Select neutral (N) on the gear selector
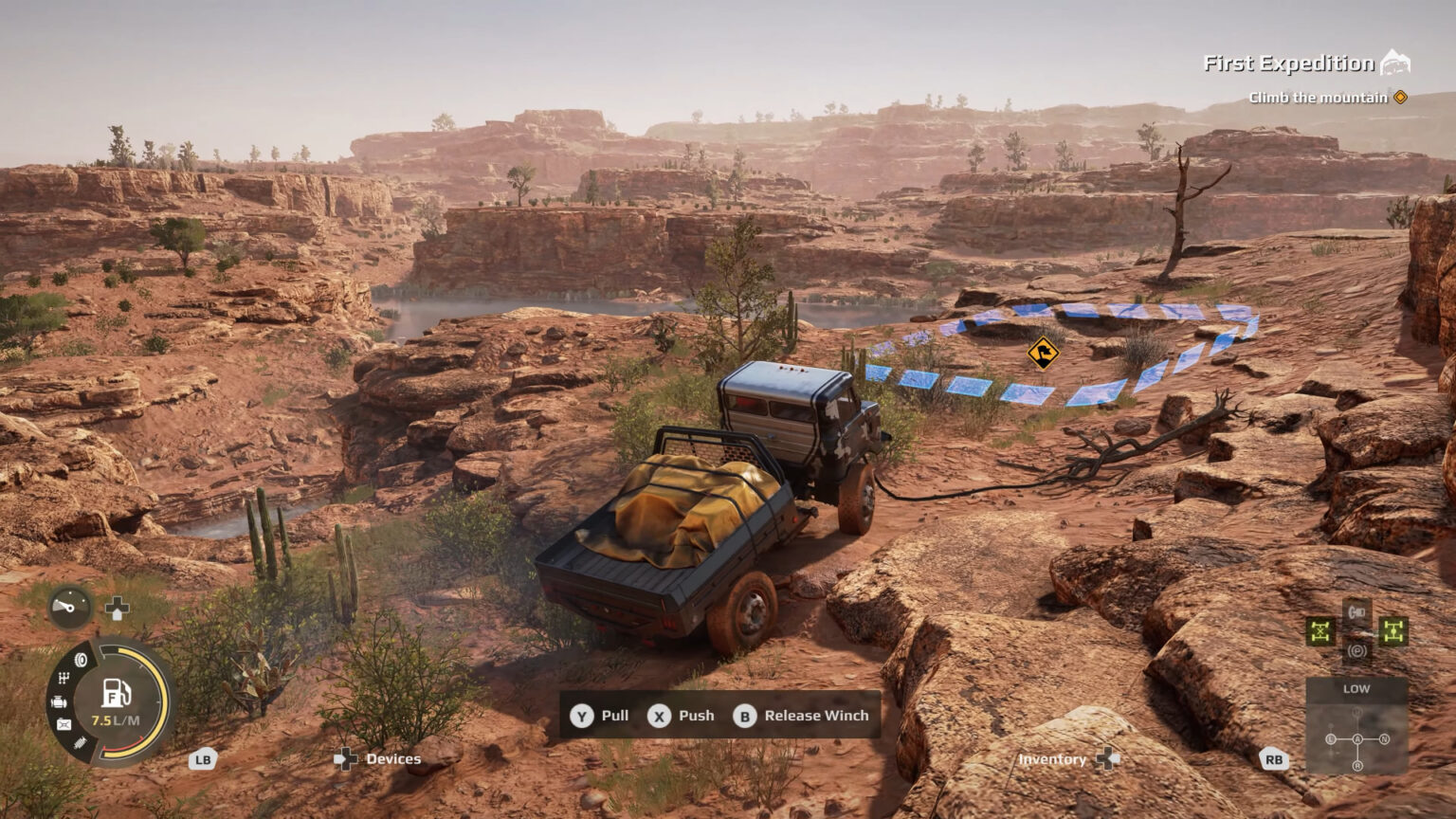This screenshot has width=1456, height=819. click(x=1384, y=738)
